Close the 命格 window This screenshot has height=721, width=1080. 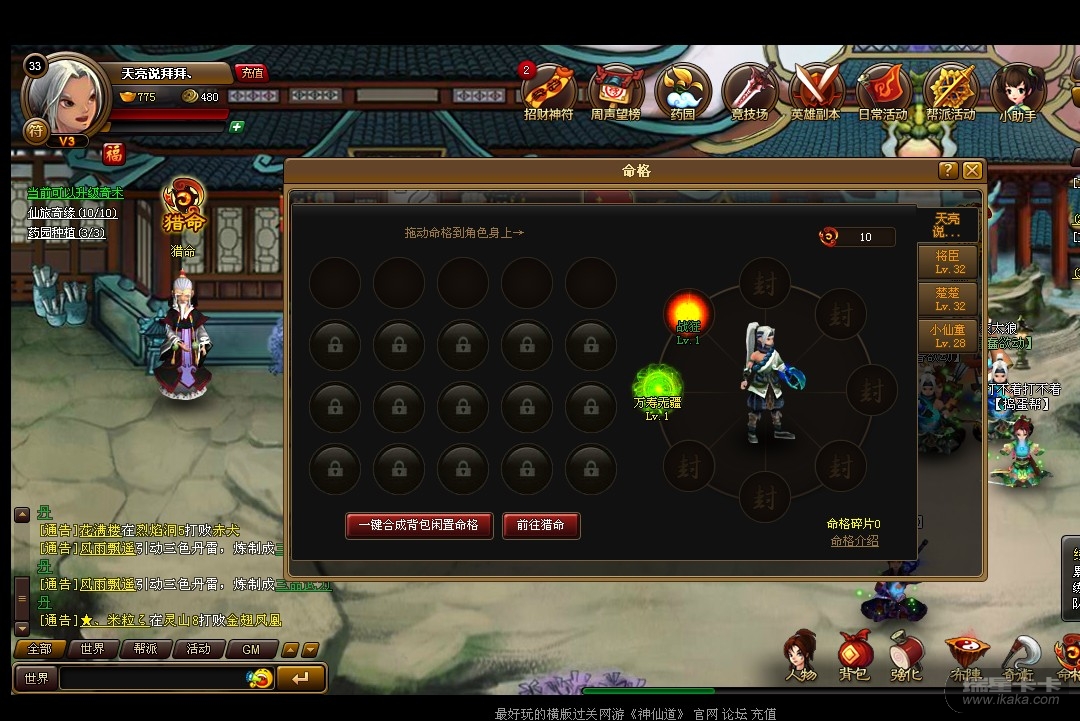(x=972, y=171)
